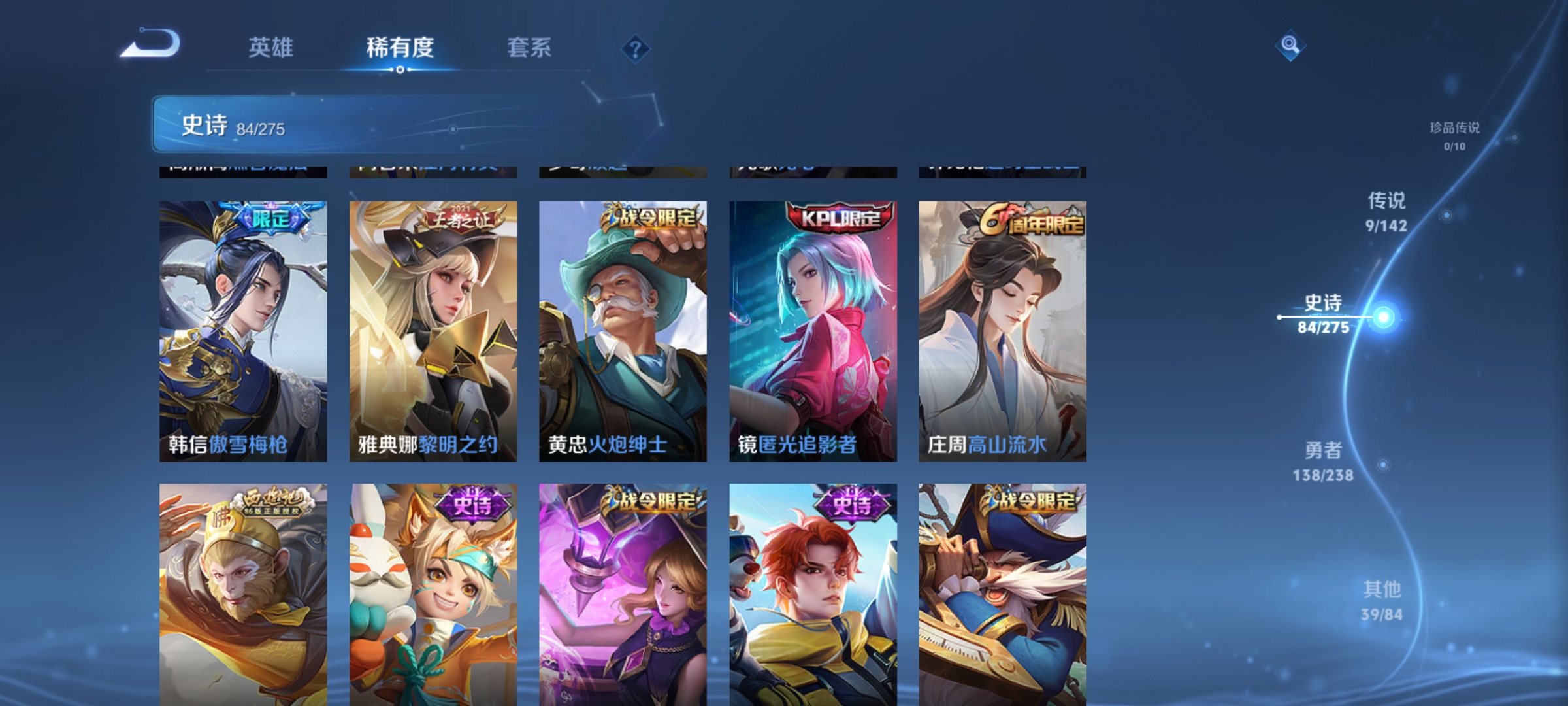Open the search with the magnifier icon
The width and height of the screenshot is (1568, 706).
[x=1290, y=46]
